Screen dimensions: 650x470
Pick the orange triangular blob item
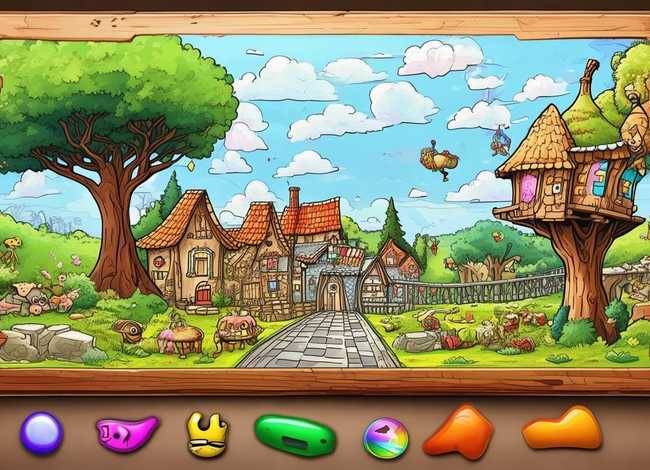(x=458, y=432)
